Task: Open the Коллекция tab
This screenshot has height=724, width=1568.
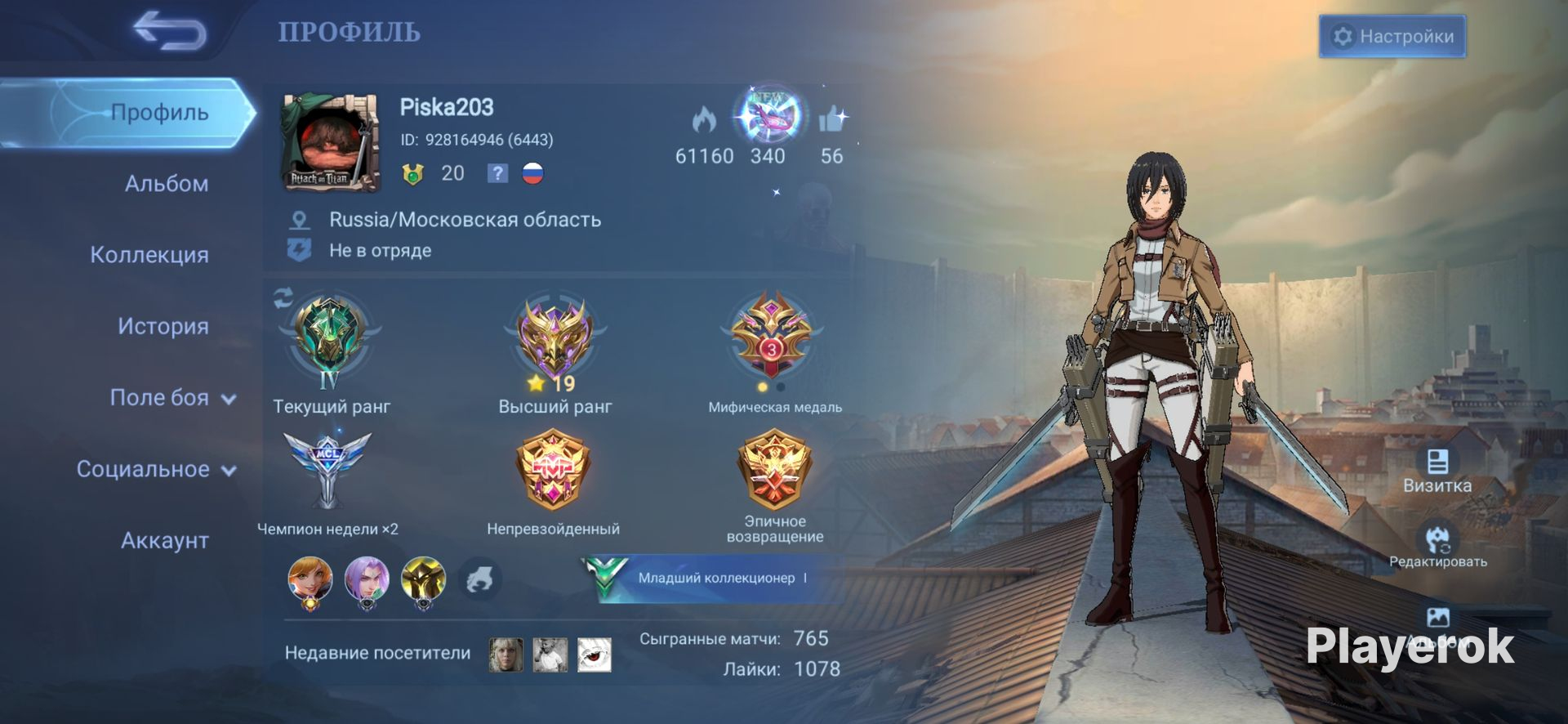Action: point(149,255)
